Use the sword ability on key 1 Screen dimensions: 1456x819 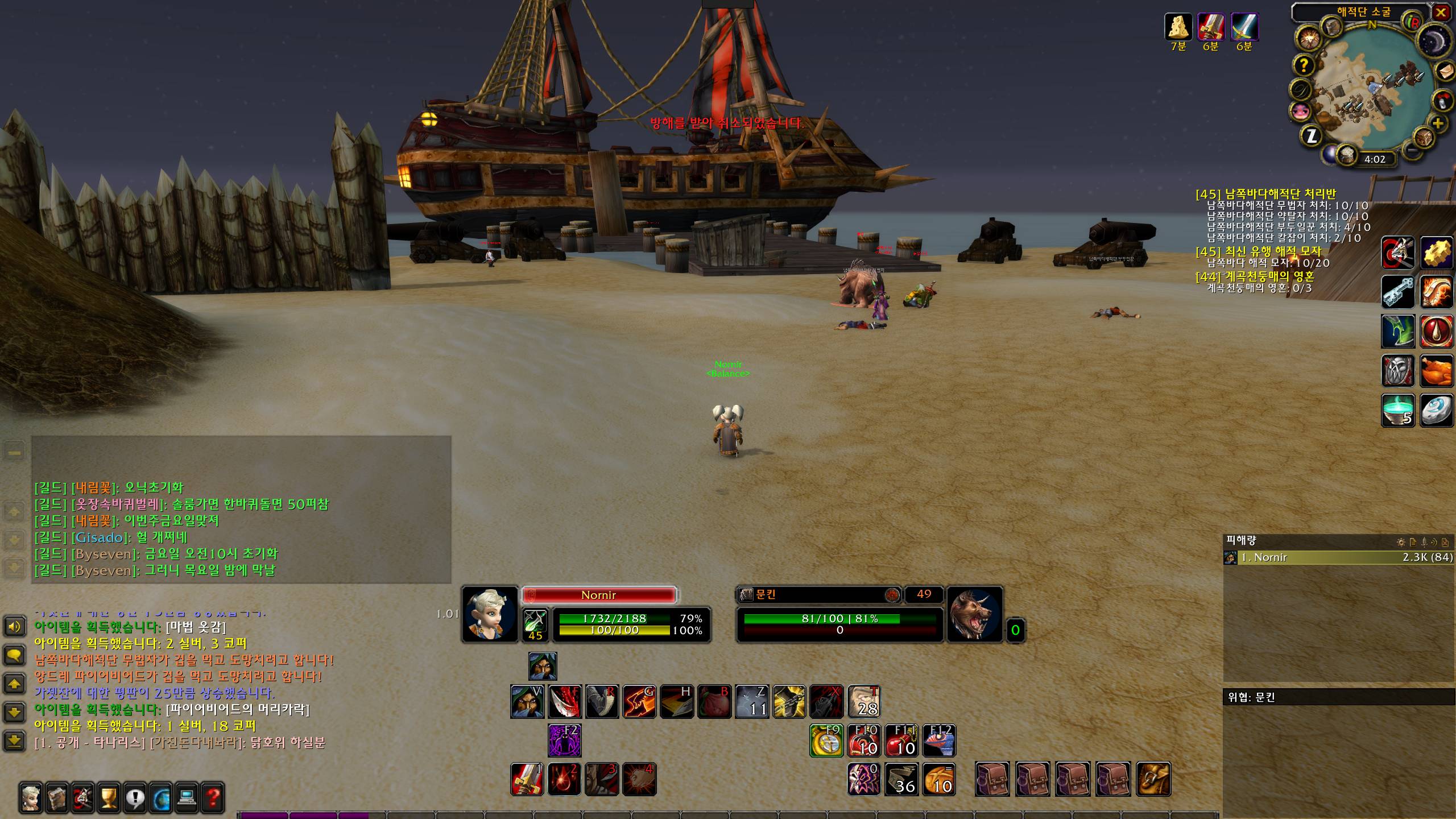[527, 779]
